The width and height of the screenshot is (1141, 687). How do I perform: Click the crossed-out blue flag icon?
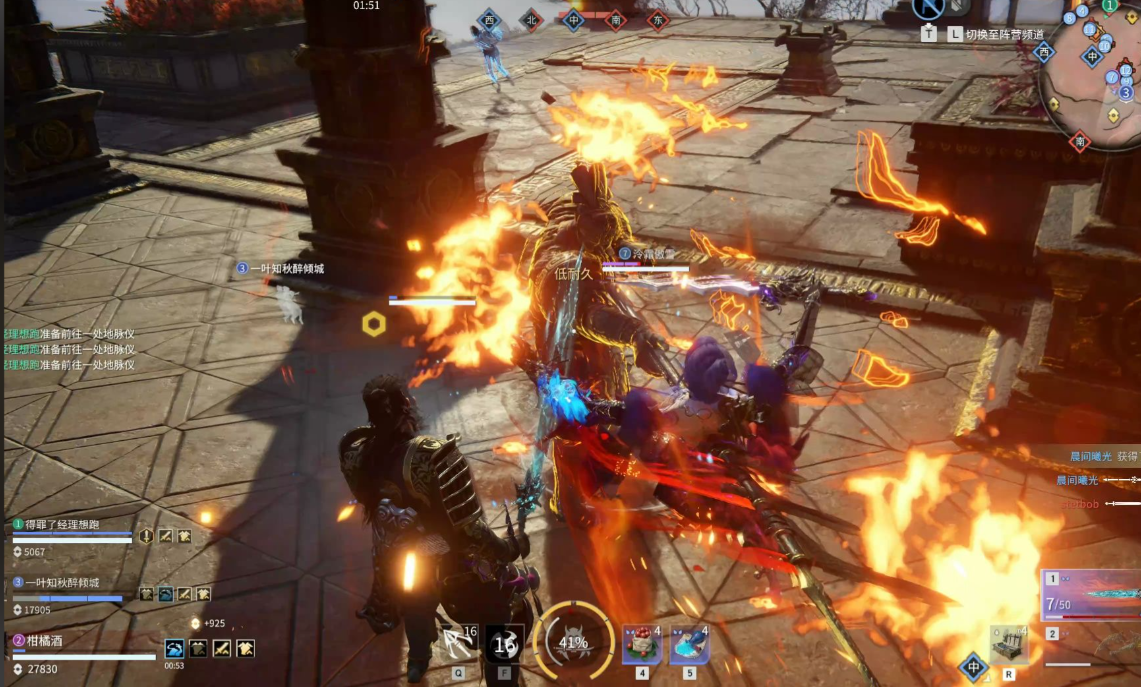click(x=929, y=8)
